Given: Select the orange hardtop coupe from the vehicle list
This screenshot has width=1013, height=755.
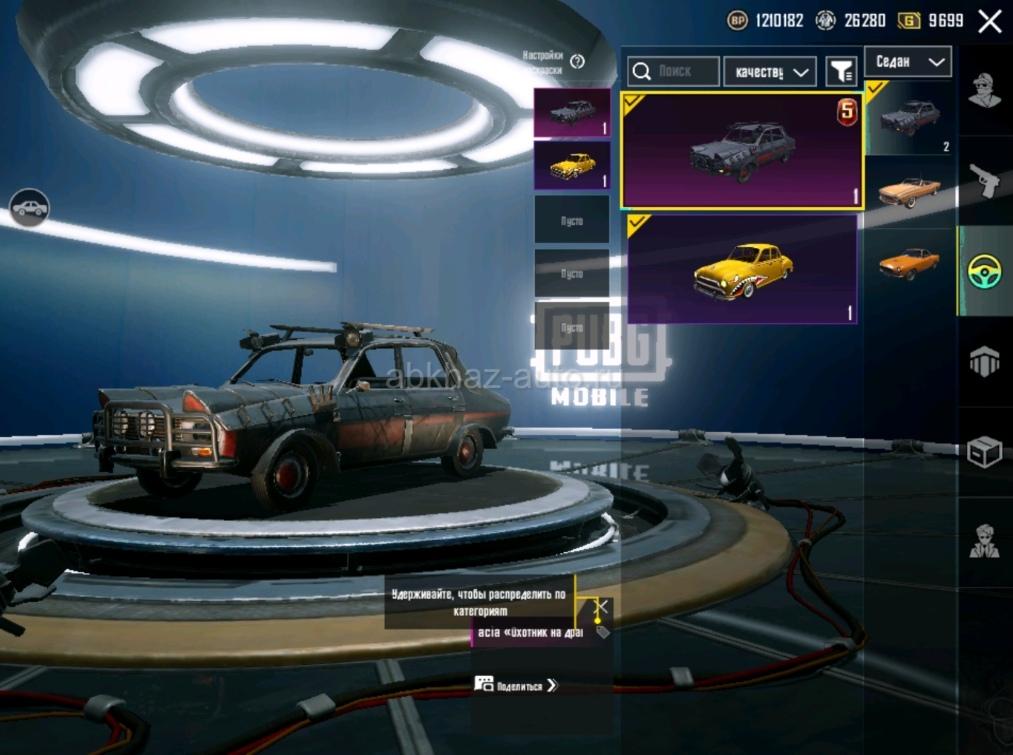Looking at the screenshot, I should pos(909,263).
